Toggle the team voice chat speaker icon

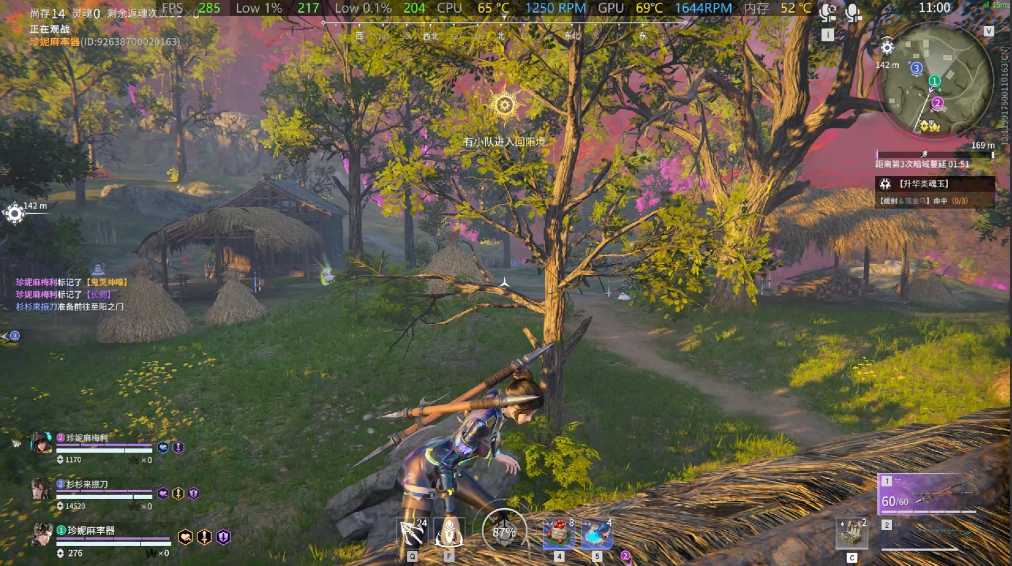click(x=828, y=13)
